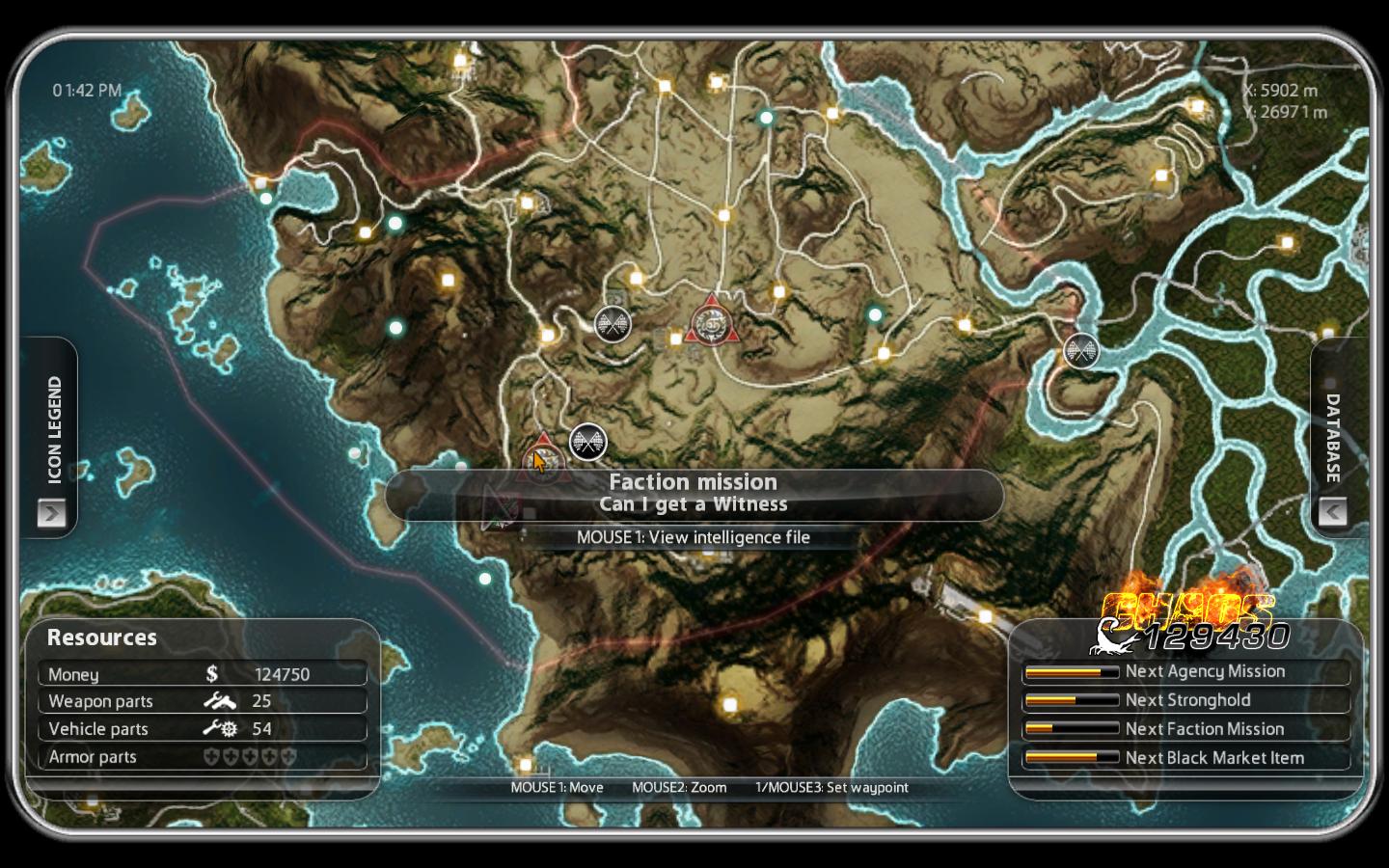Image resolution: width=1389 pixels, height=868 pixels.
Task: Open the Icon Legend side panel
Action: click(54, 428)
